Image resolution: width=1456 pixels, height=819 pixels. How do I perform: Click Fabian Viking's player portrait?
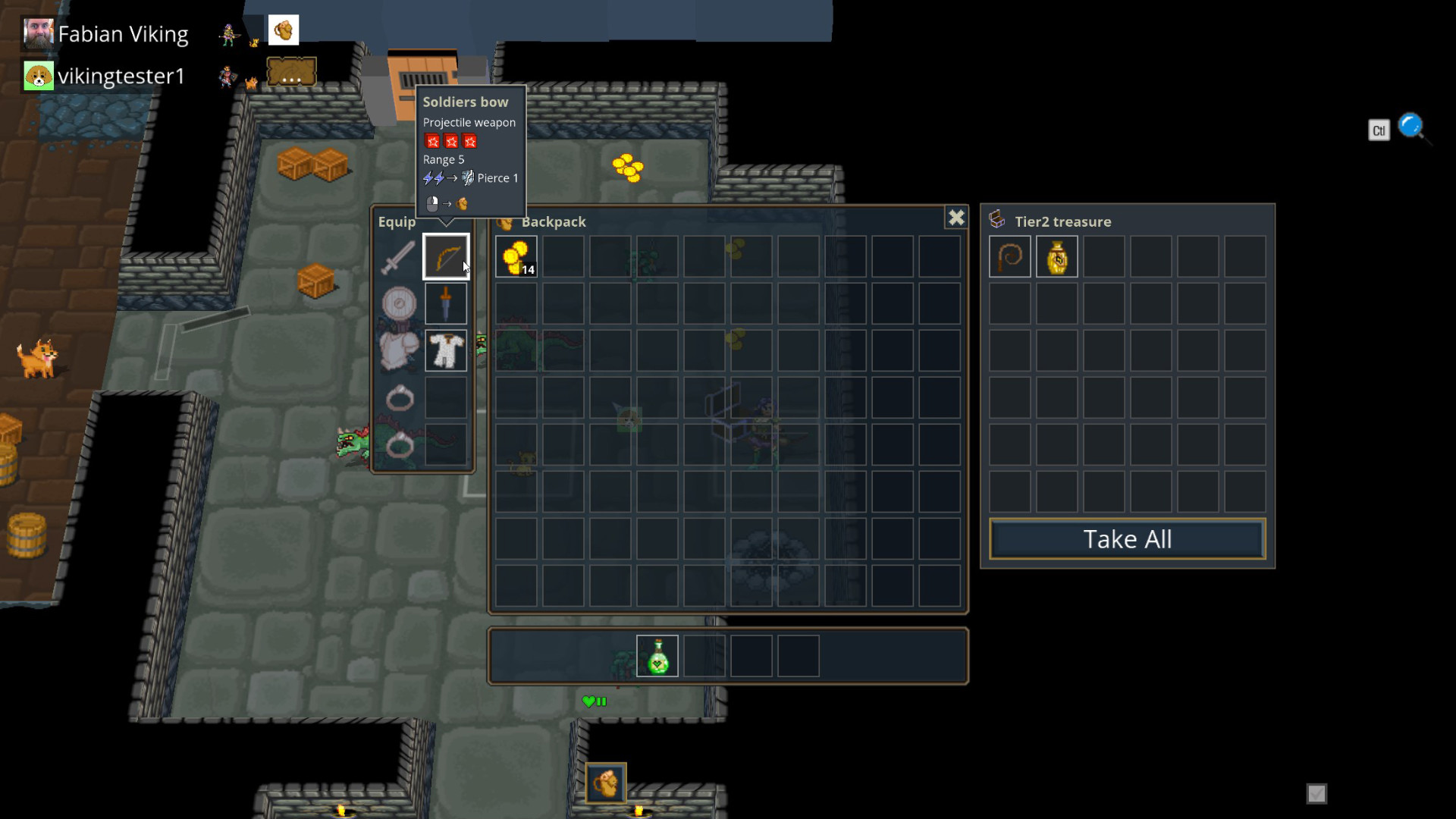[38, 33]
